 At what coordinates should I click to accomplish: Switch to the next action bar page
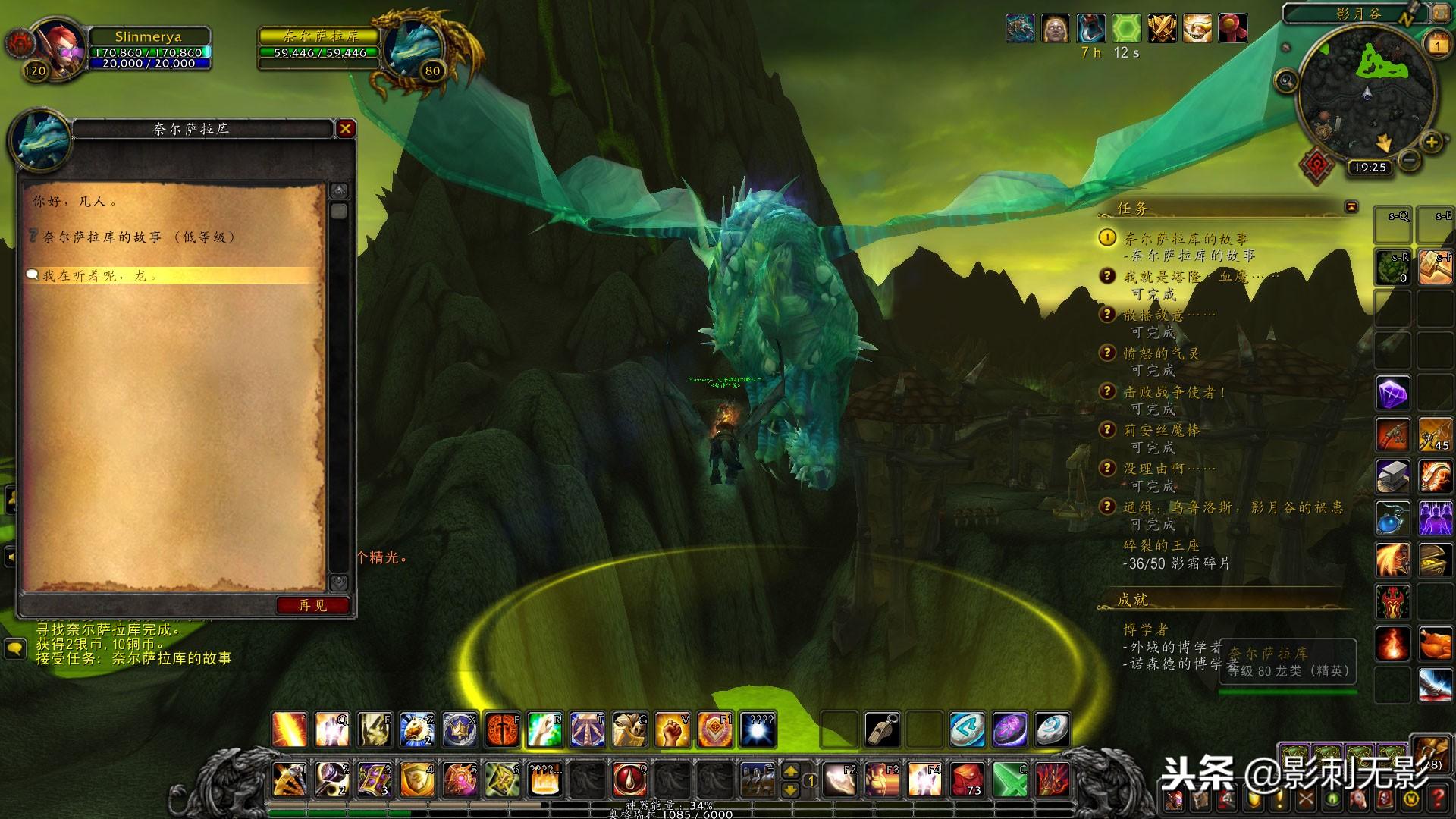coord(790,771)
